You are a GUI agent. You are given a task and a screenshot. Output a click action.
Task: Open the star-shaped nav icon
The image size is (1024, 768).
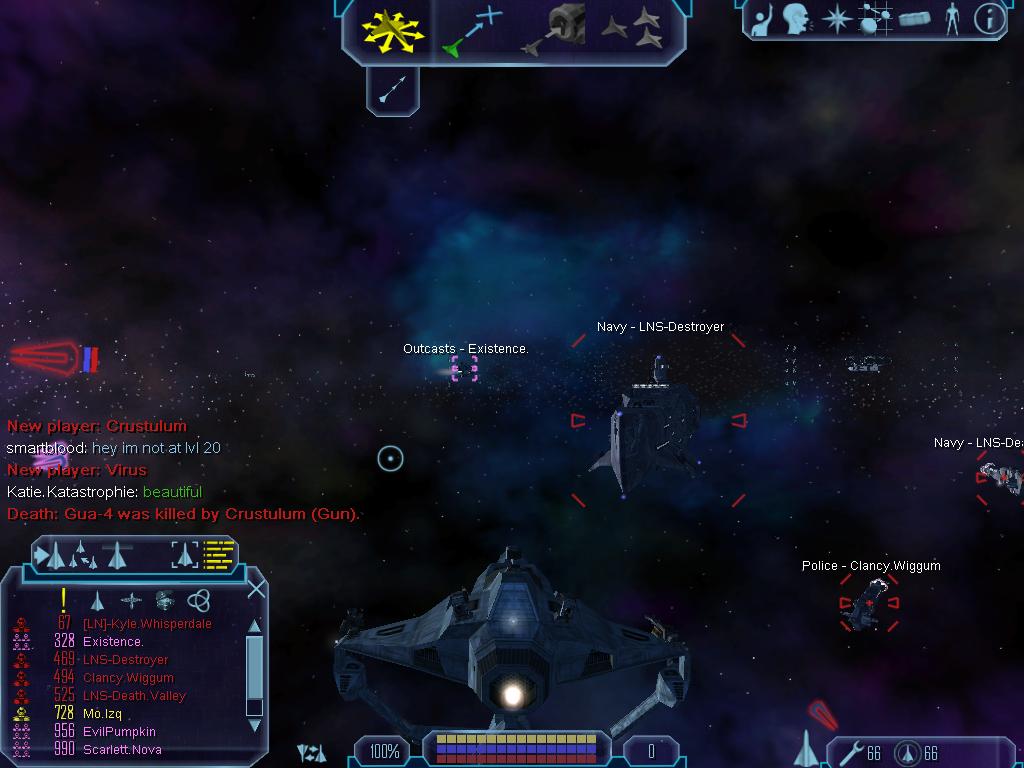(835, 19)
